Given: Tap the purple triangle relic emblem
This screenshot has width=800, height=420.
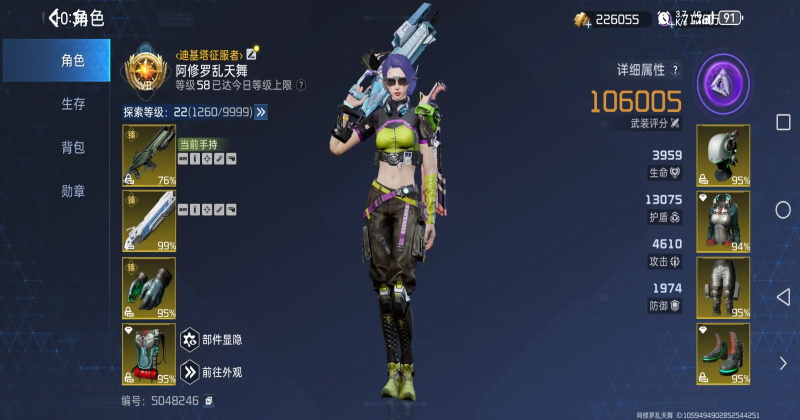Looking at the screenshot, I should coord(723,81).
